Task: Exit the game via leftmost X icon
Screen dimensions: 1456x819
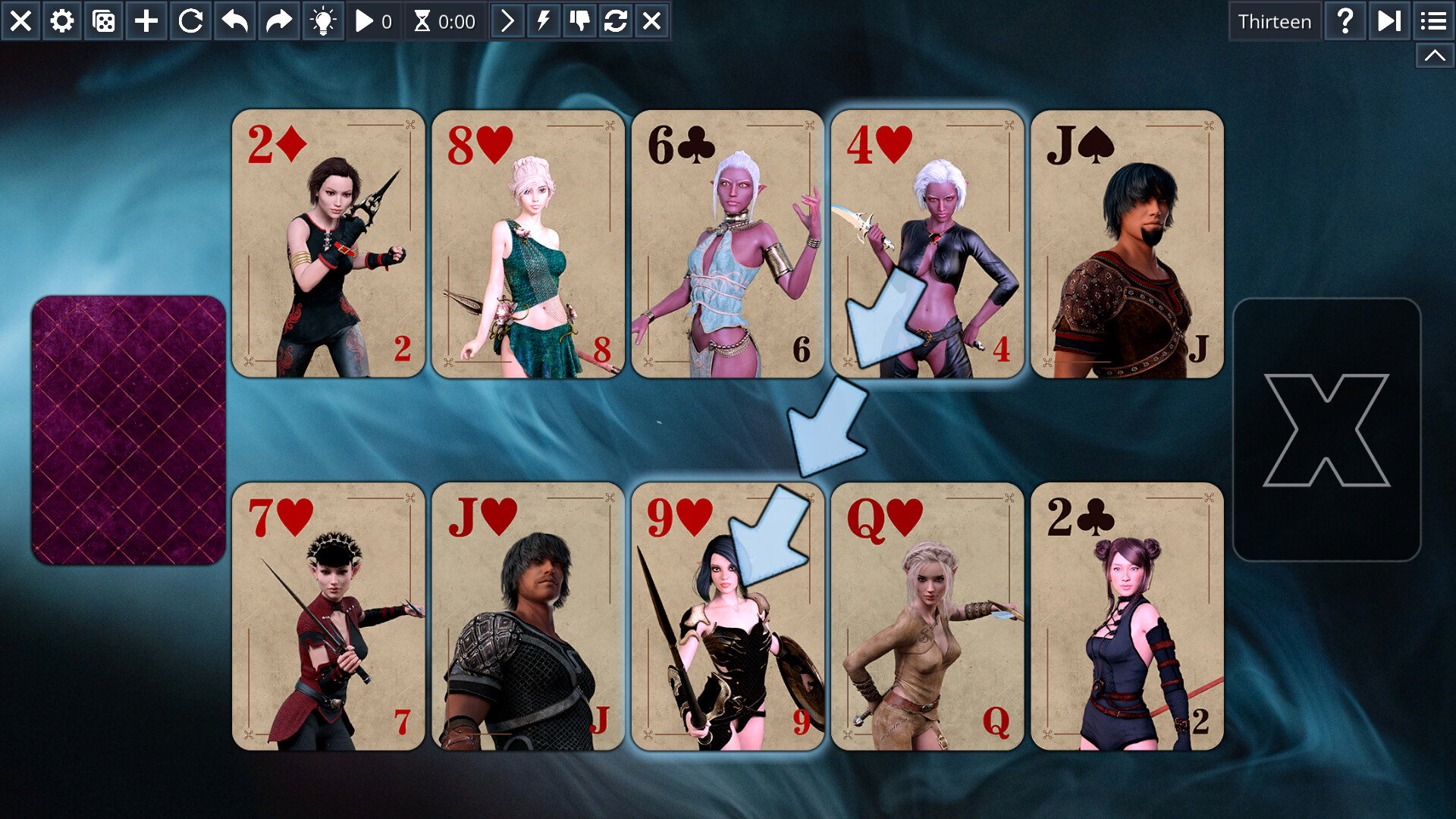Action: coord(20,21)
